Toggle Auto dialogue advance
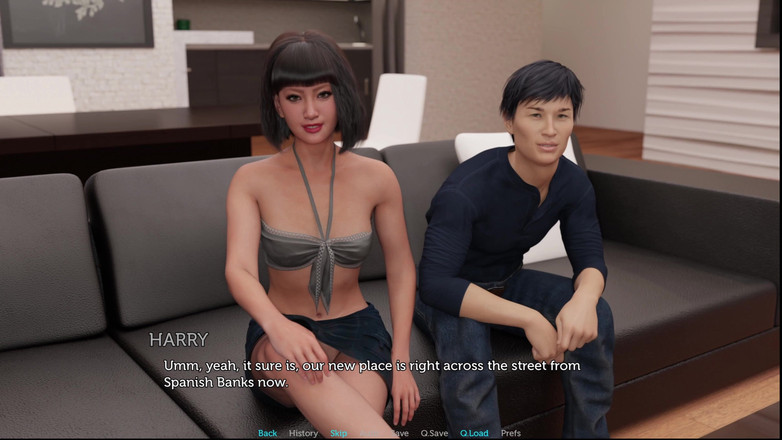The image size is (782, 440). 369,433
